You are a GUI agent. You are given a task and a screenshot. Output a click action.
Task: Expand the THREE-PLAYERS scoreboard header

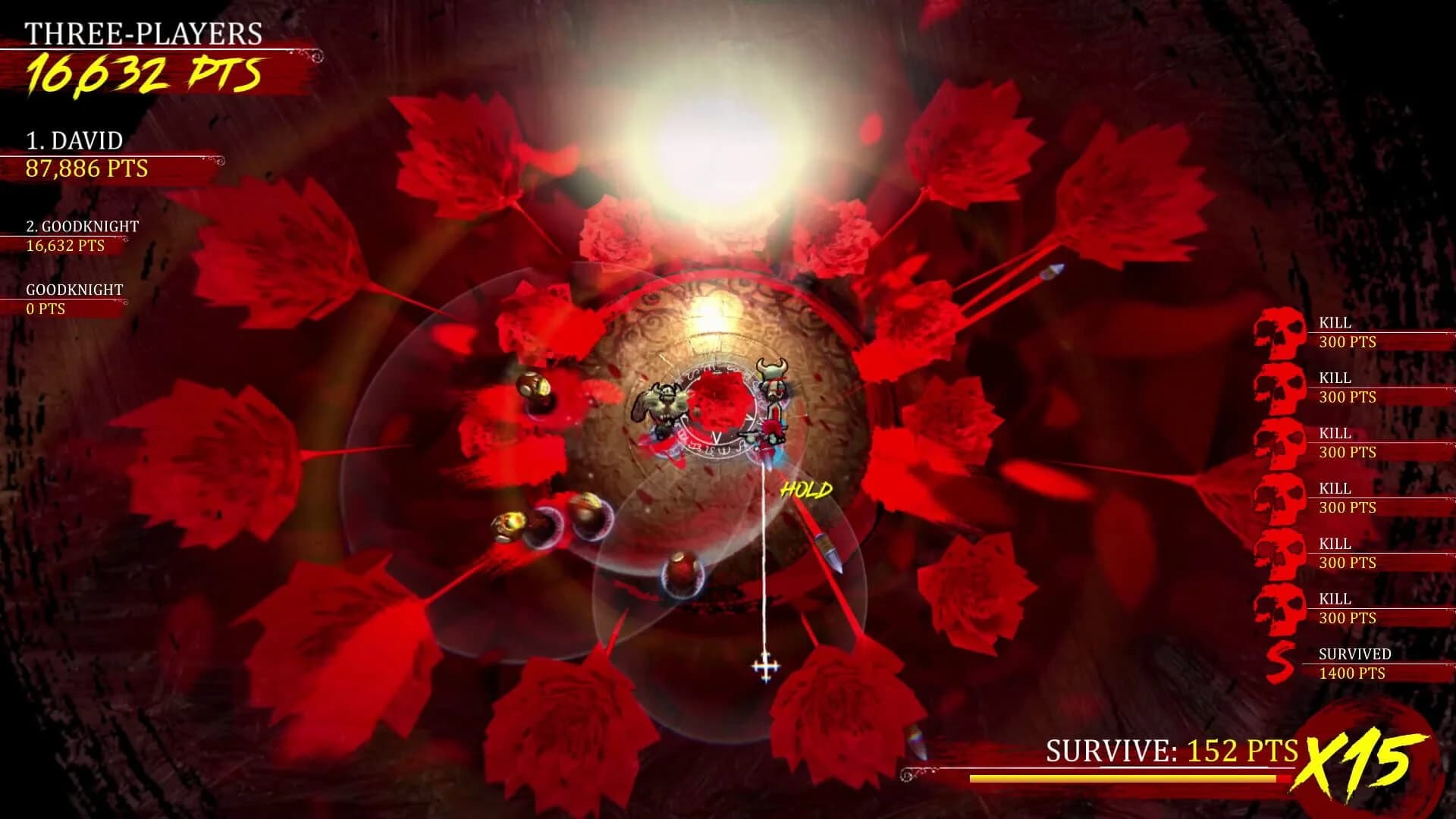(144, 34)
